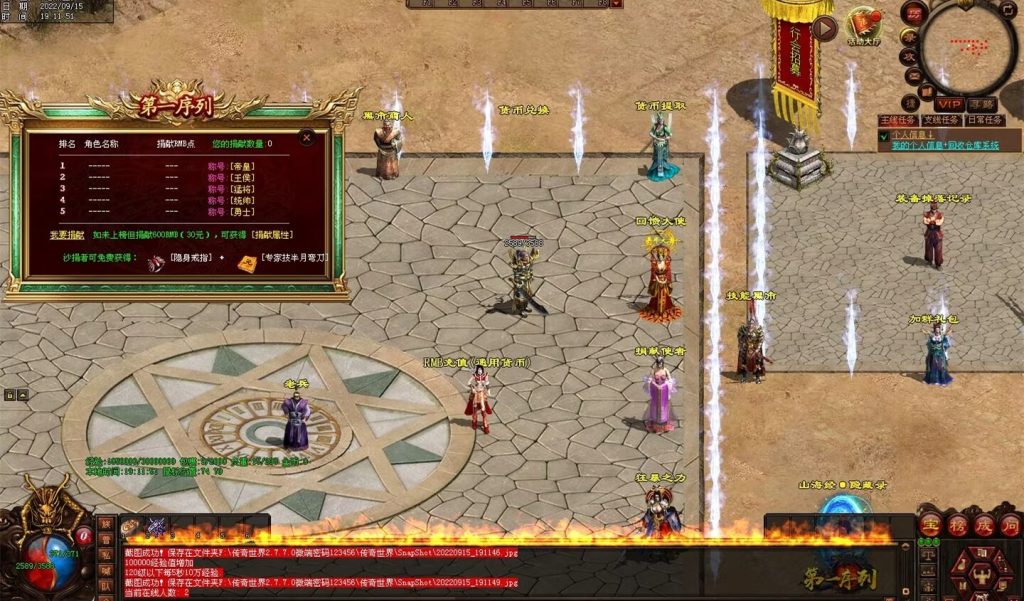Screen dimensions: 1024x601
Task: Click the 我要捐献 donate link
Action: coord(67,235)
